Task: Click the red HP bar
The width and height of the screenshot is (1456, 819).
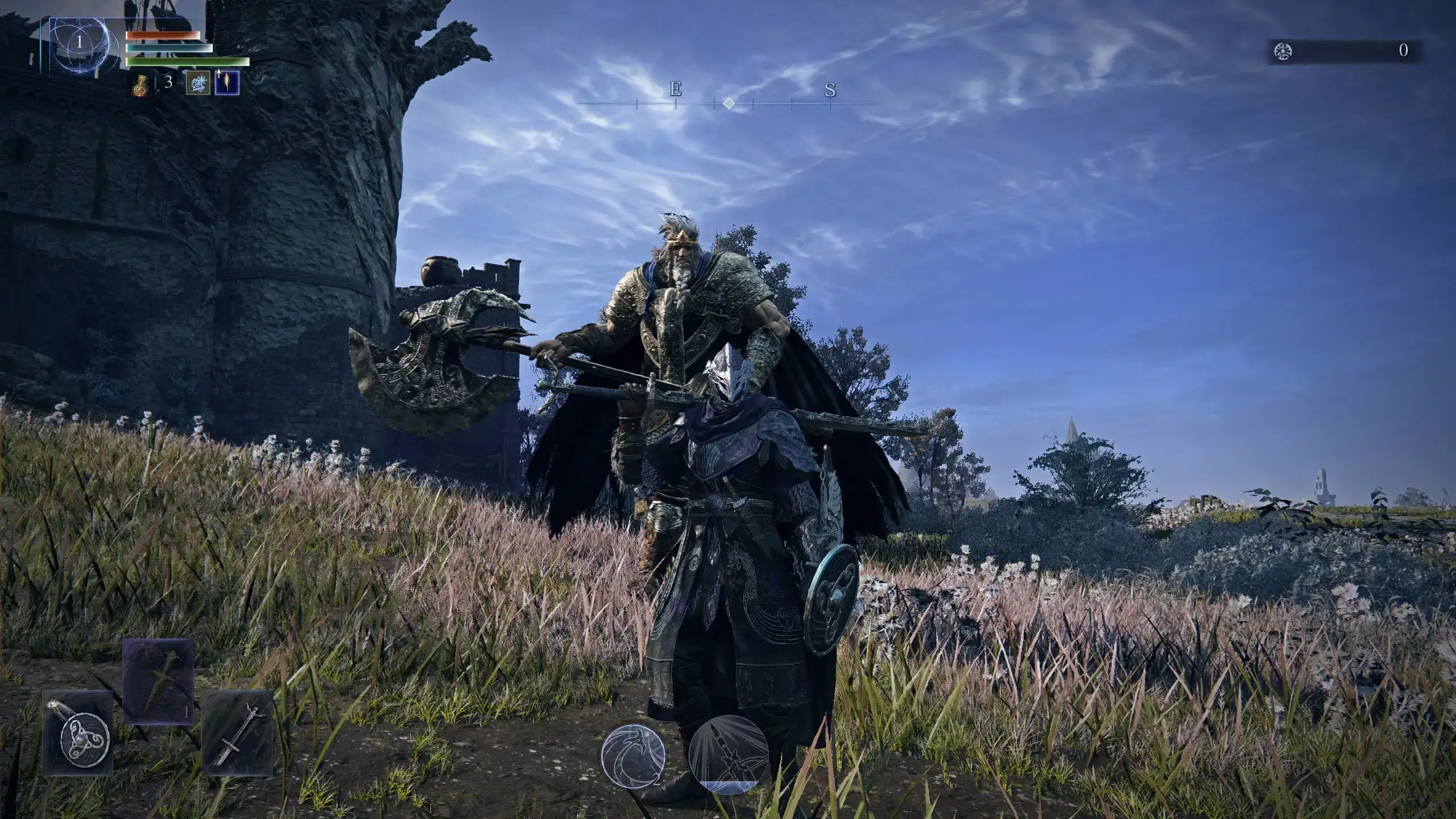Action: pyautogui.click(x=162, y=35)
